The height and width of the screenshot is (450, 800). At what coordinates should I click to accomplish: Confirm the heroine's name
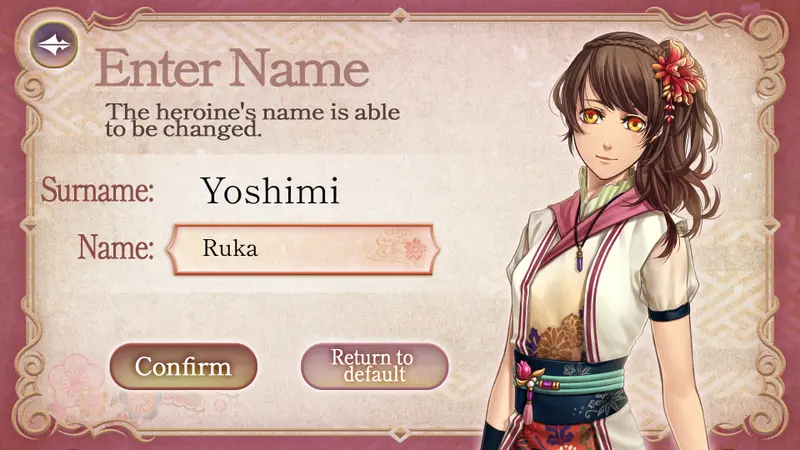click(183, 366)
